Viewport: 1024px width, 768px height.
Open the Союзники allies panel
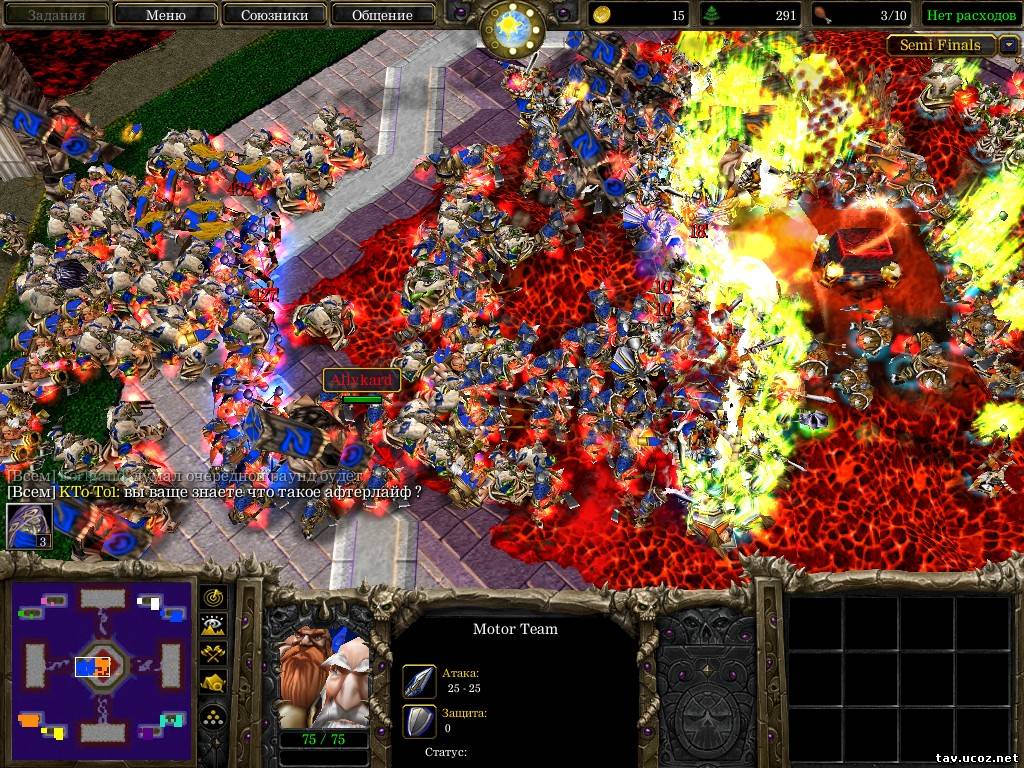point(274,15)
